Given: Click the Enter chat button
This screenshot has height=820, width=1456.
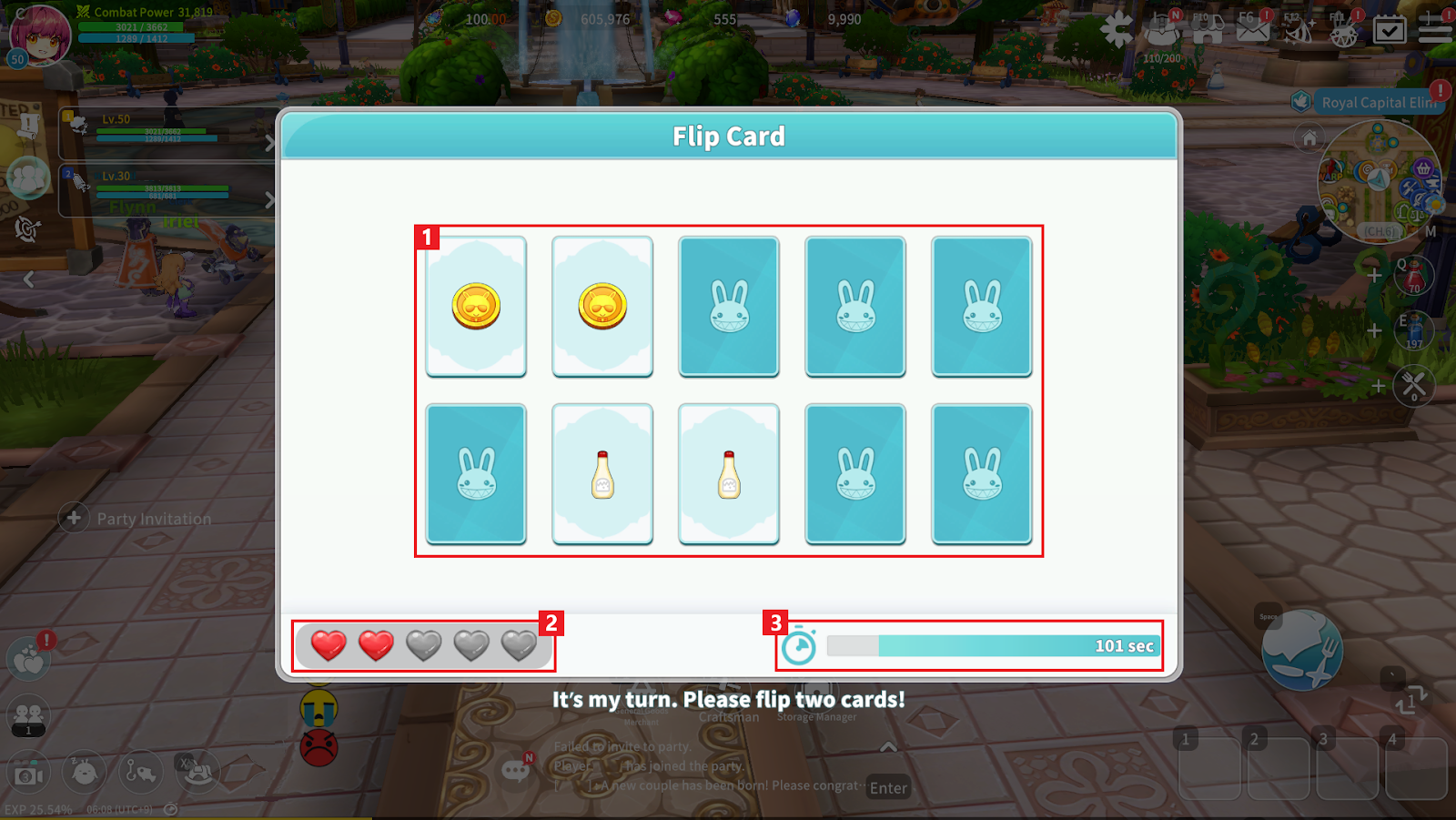Looking at the screenshot, I should (888, 788).
